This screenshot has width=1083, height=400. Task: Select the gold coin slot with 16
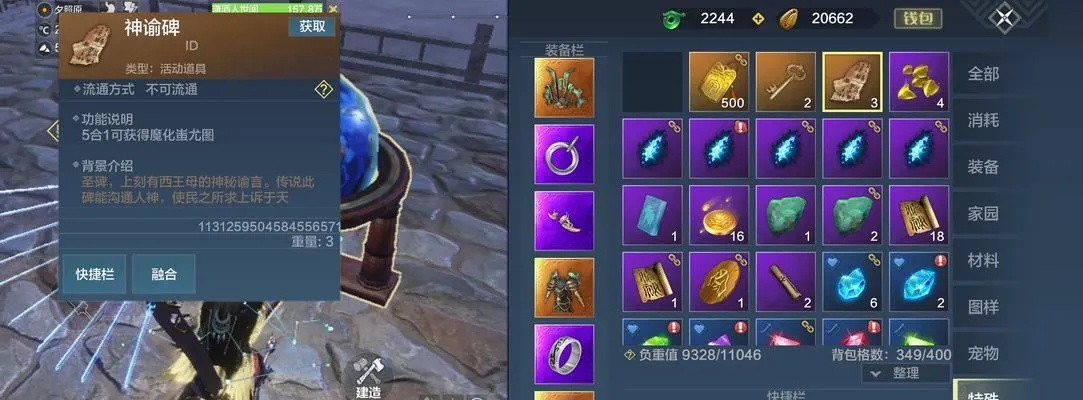719,215
